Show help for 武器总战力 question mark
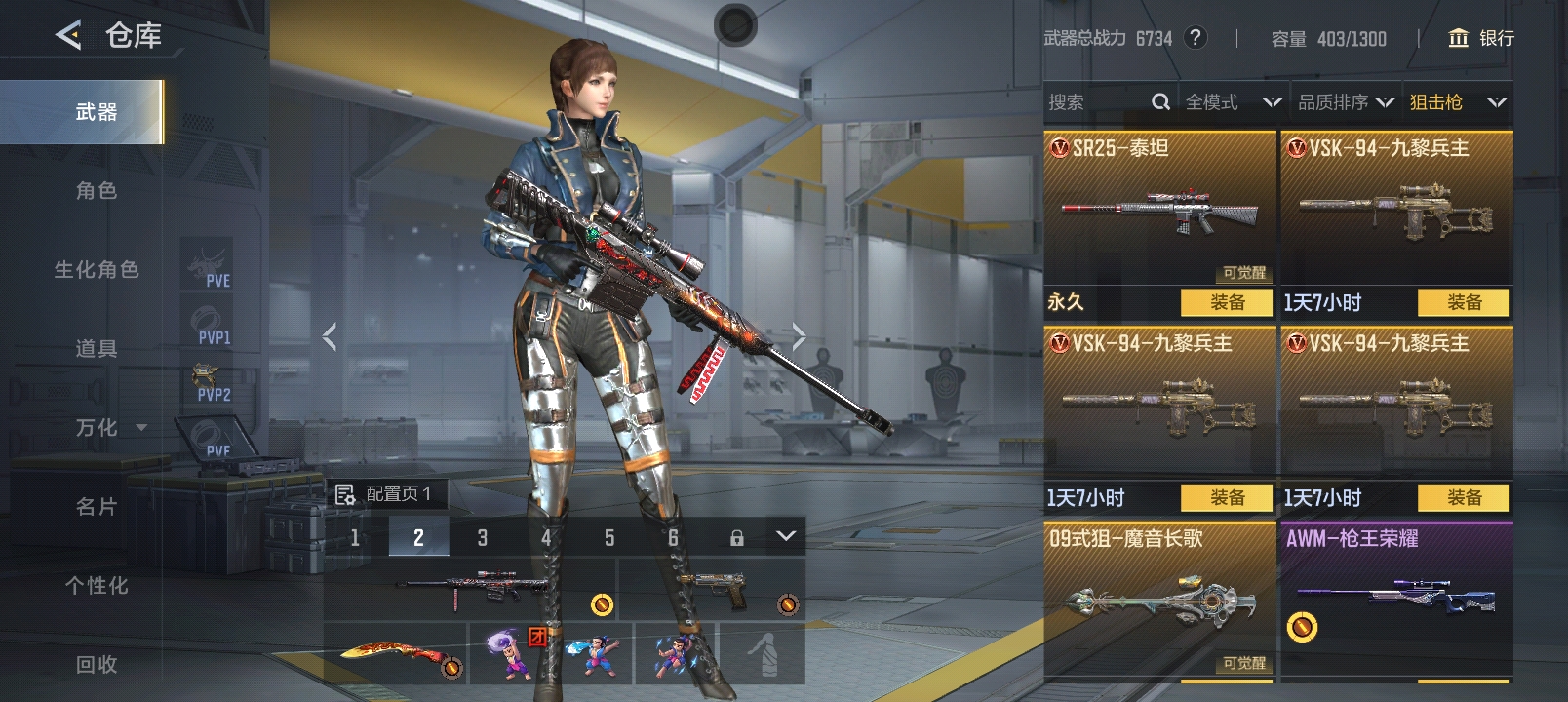 pyautogui.click(x=1195, y=38)
